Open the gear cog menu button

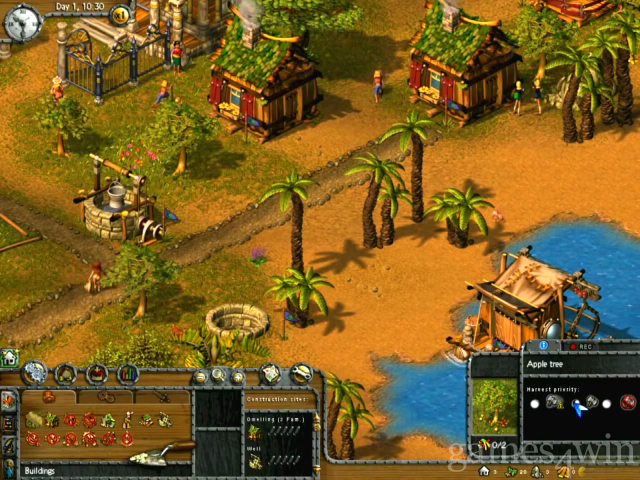[x=35, y=373]
